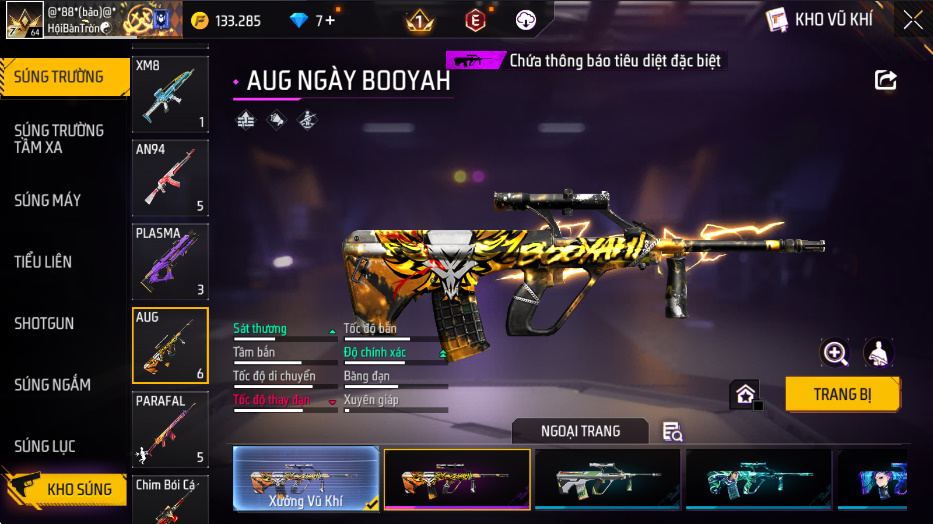This screenshot has height=524, width=933.
Task: Select the Tiểu Liên category
Action: (x=43, y=262)
